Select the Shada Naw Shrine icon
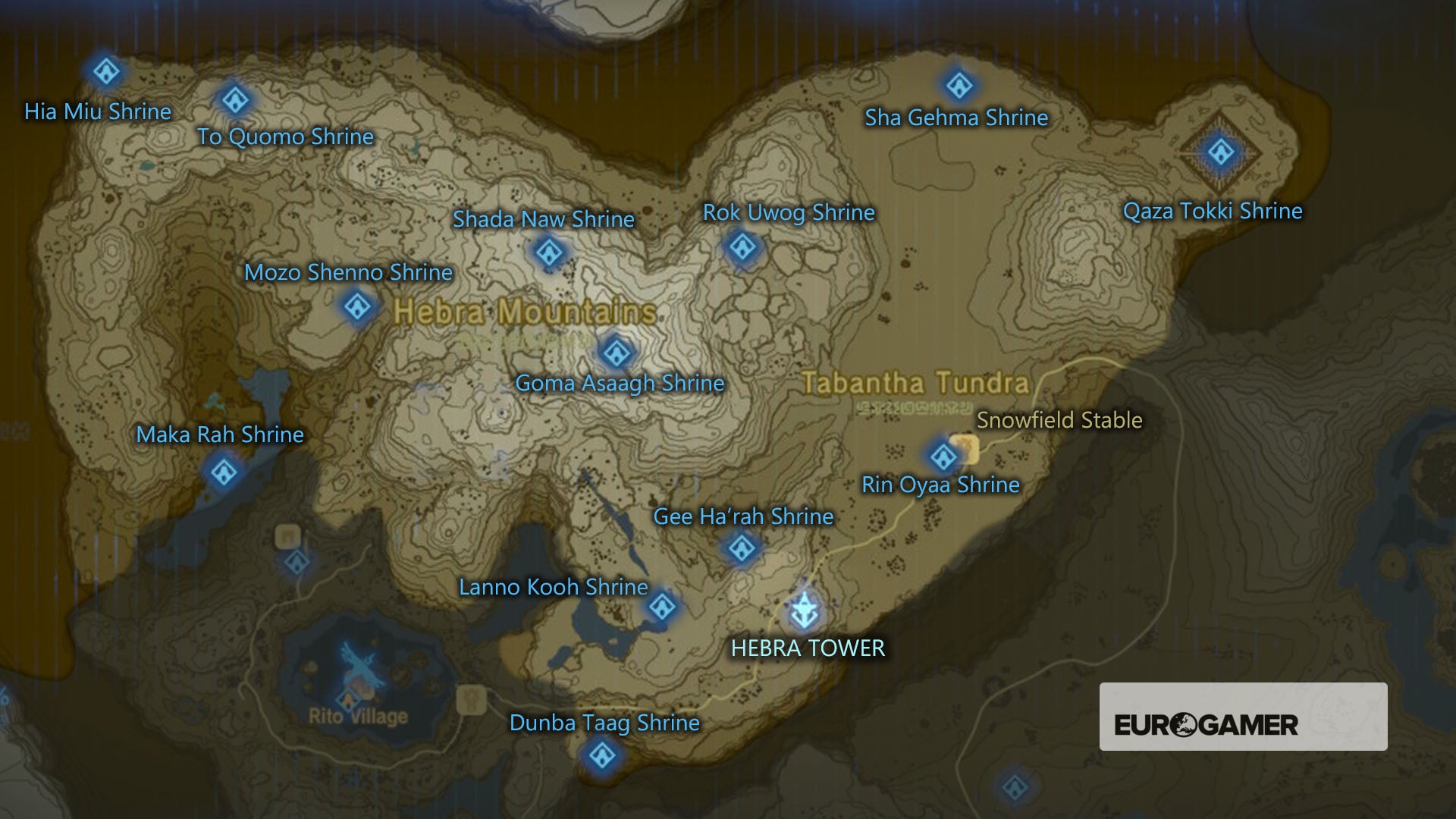Image resolution: width=1456 pixels, height=819 pixels. point(548,253)
